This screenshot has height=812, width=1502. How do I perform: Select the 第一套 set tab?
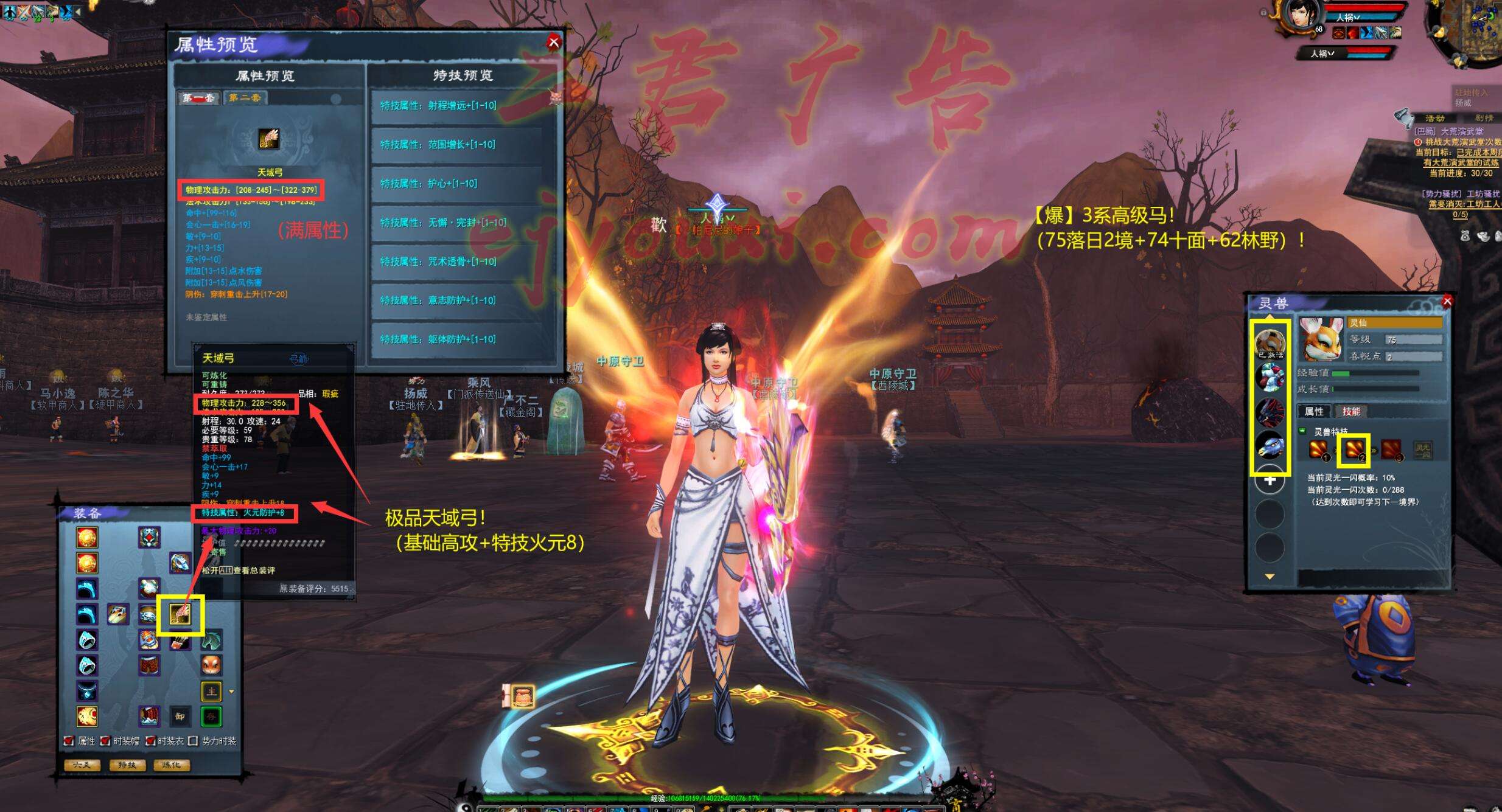(x=198, y=98)
